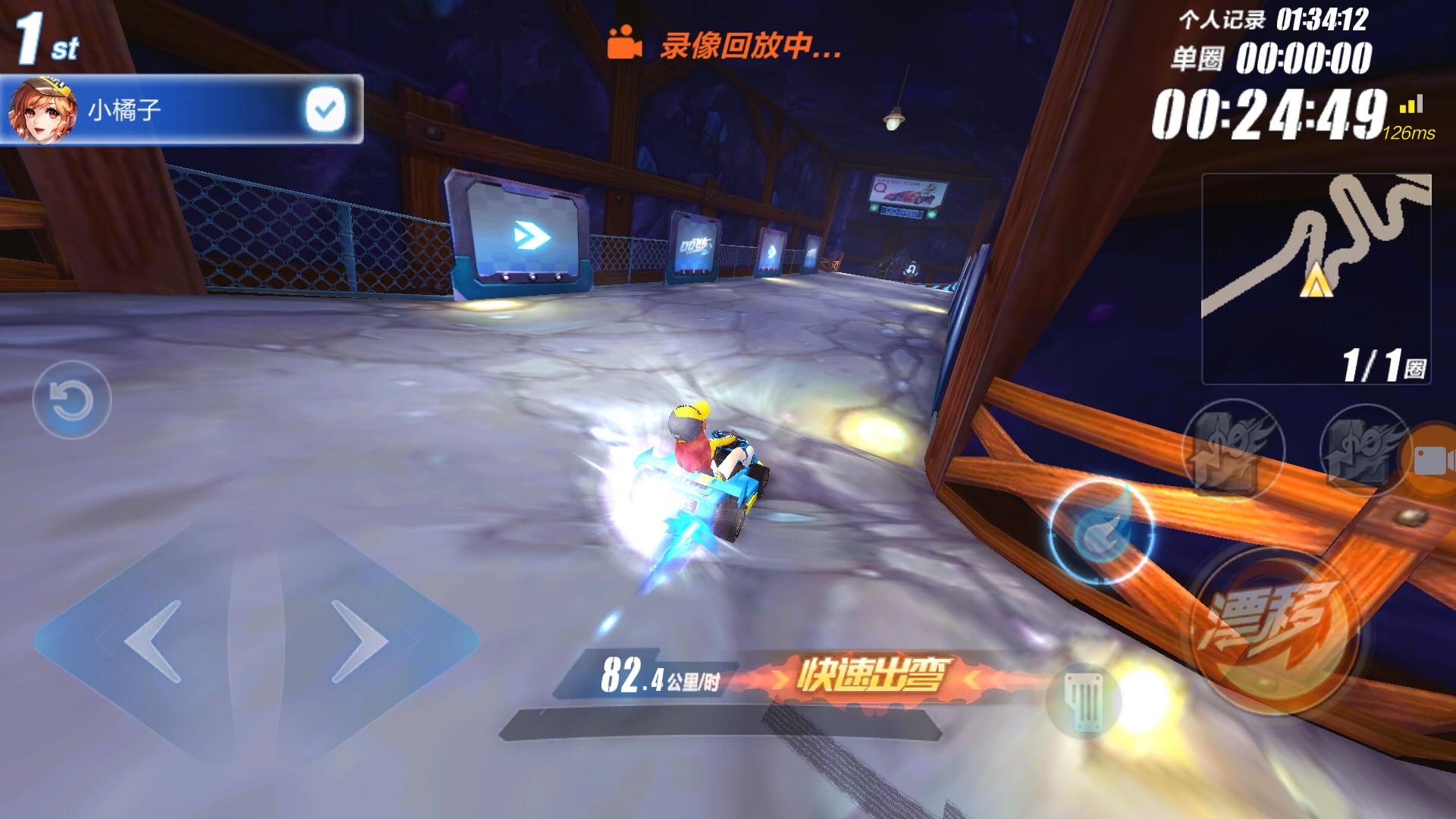Open the track minimap
1456x819 pixels.
[x=1316, y=277]
